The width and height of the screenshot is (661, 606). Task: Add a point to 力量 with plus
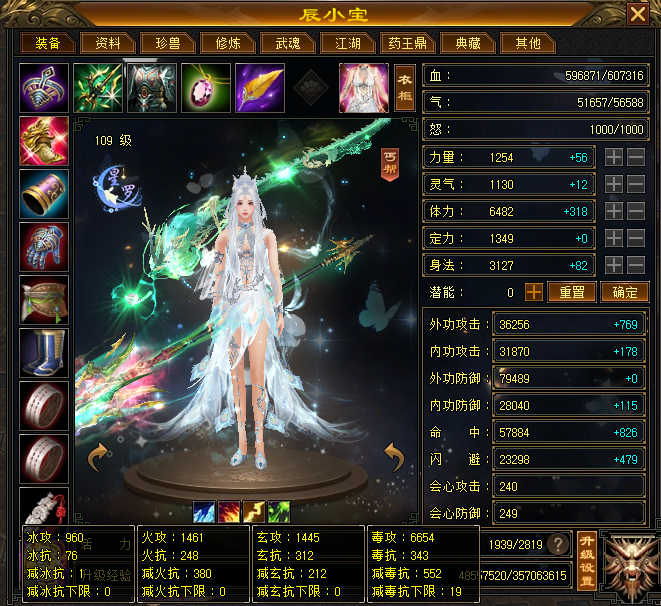point(614,158)
